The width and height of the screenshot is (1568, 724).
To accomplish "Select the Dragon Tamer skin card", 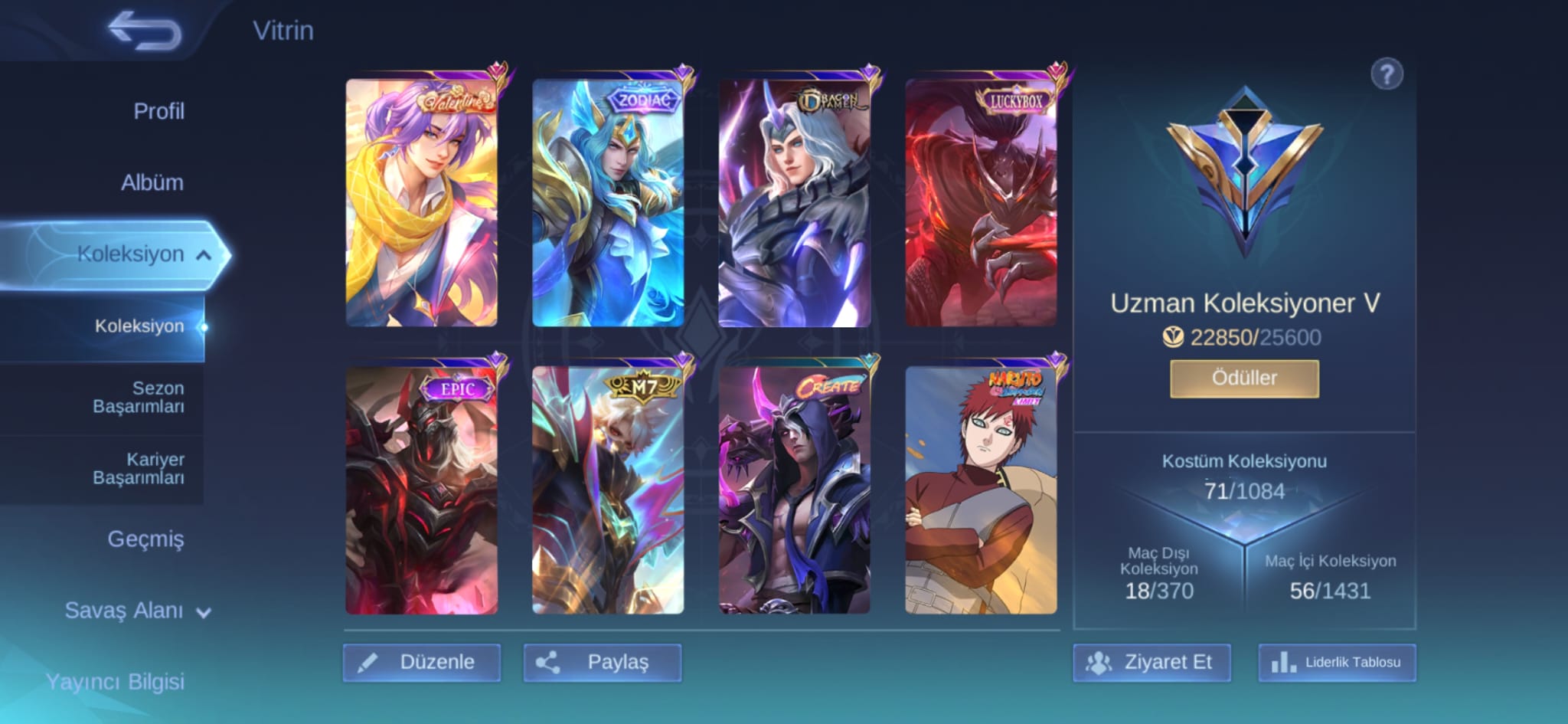I will 794,203.
